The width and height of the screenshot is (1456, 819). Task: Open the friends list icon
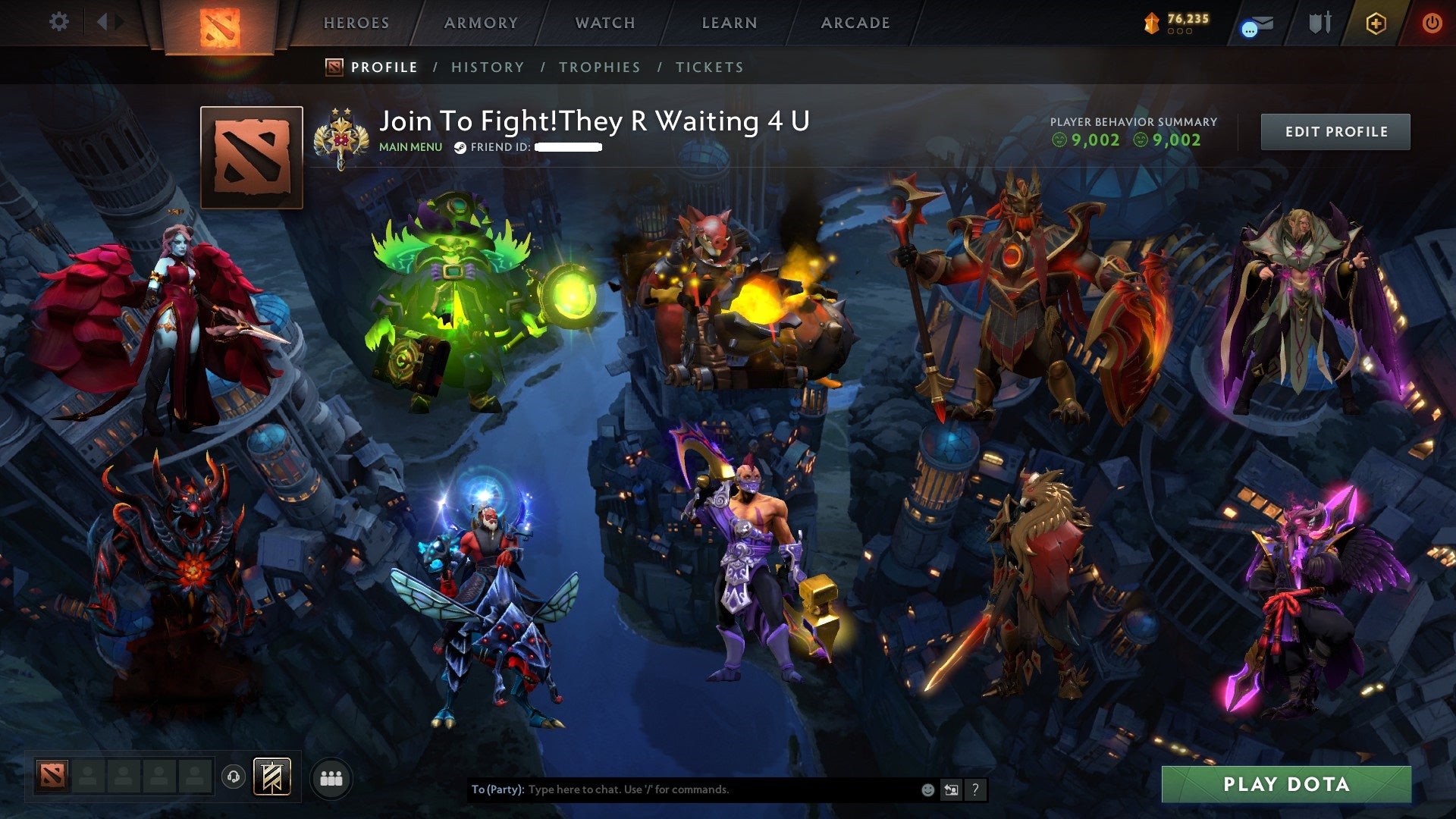(x=331, y=777)
